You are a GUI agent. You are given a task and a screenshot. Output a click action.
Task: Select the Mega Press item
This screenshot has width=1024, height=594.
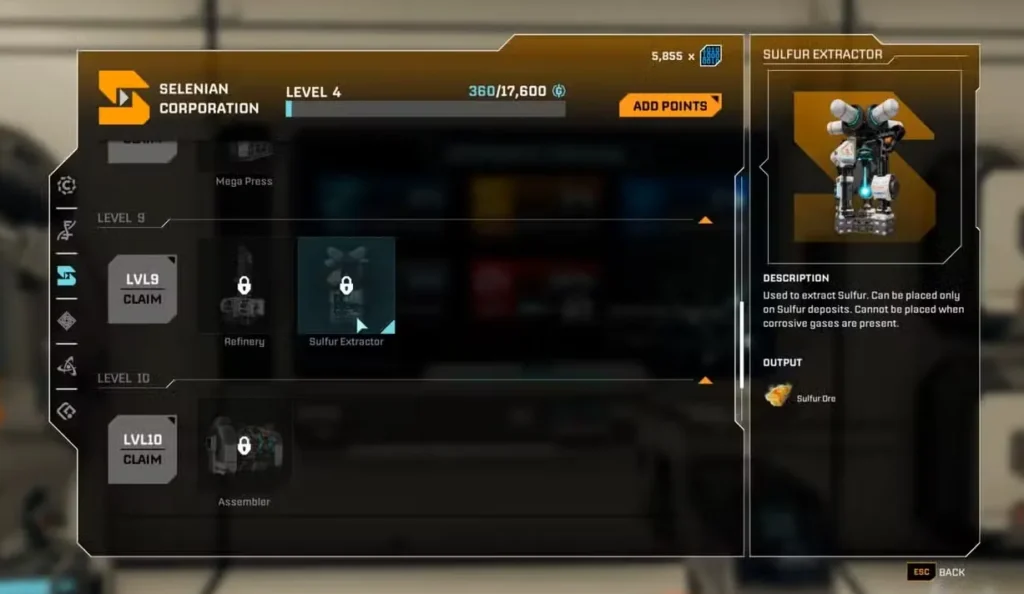click(x=244, y=155)
